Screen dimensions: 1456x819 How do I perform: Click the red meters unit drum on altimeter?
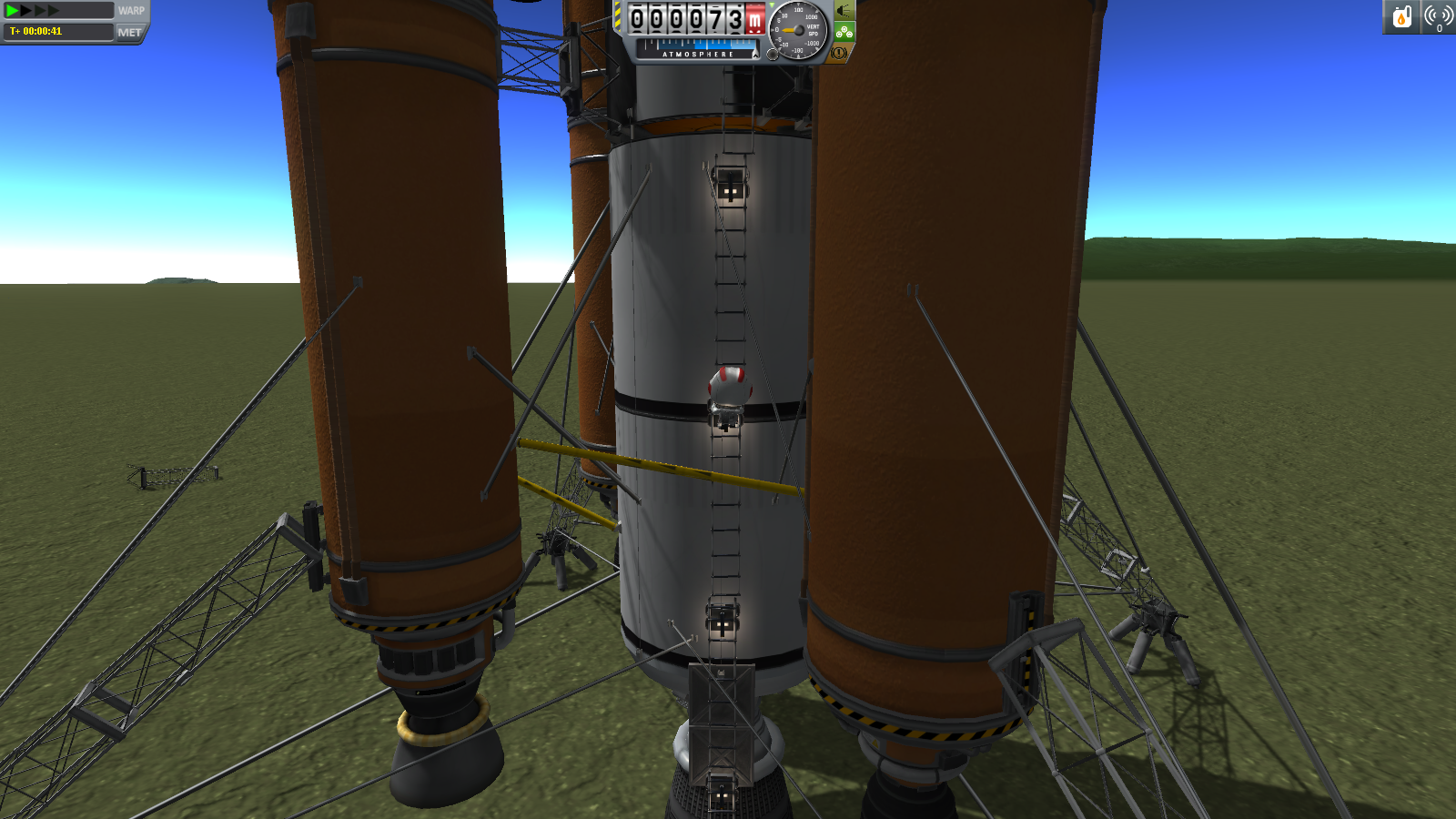754,20
